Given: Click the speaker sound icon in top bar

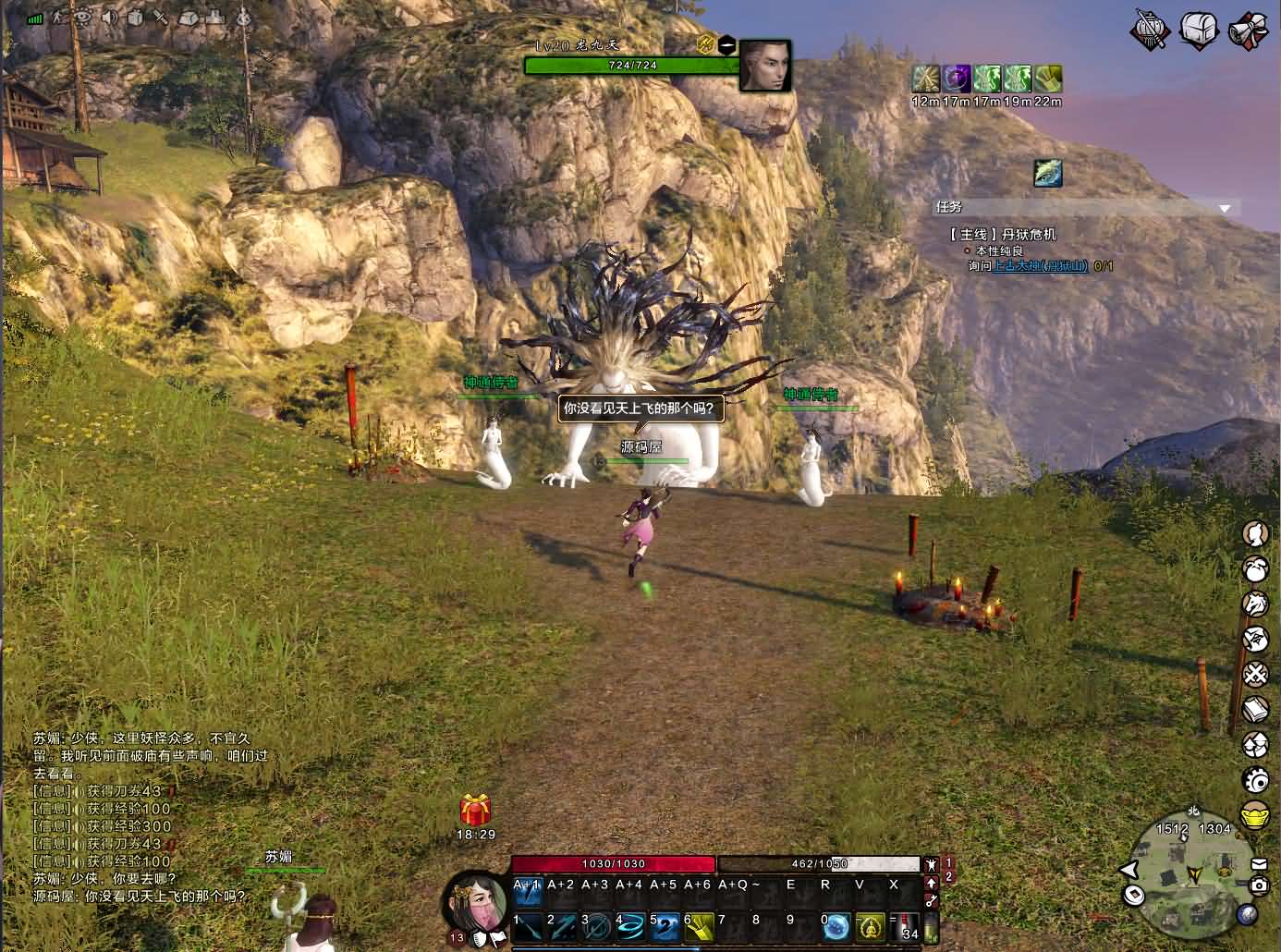Looking at the screenshot, I should click(110, 16).
